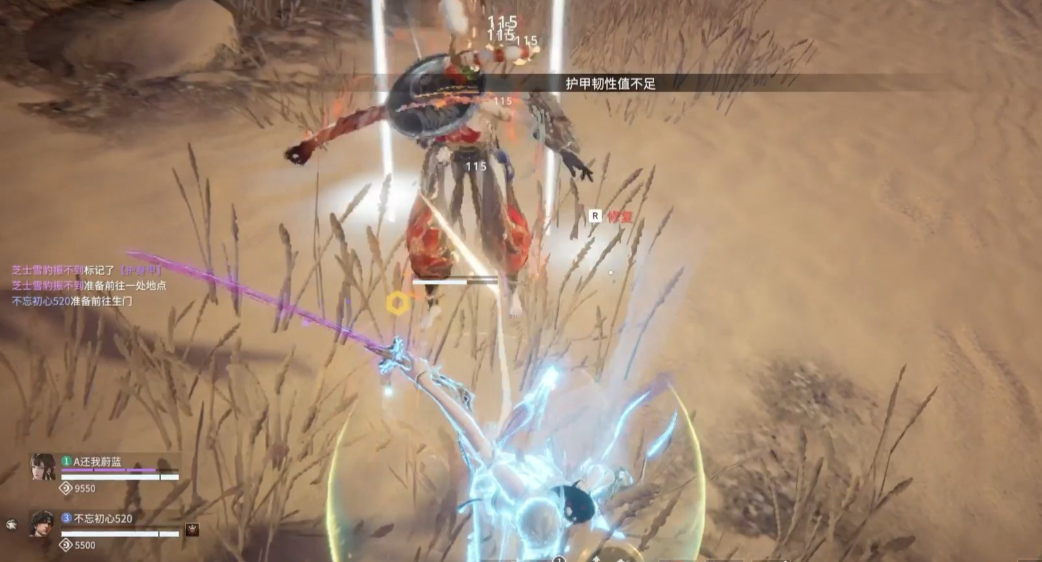Click the small icon left of 不忘初心520's portrait
The width and height of the screenshot is (1042, 562).
click(x=11, y=523)
